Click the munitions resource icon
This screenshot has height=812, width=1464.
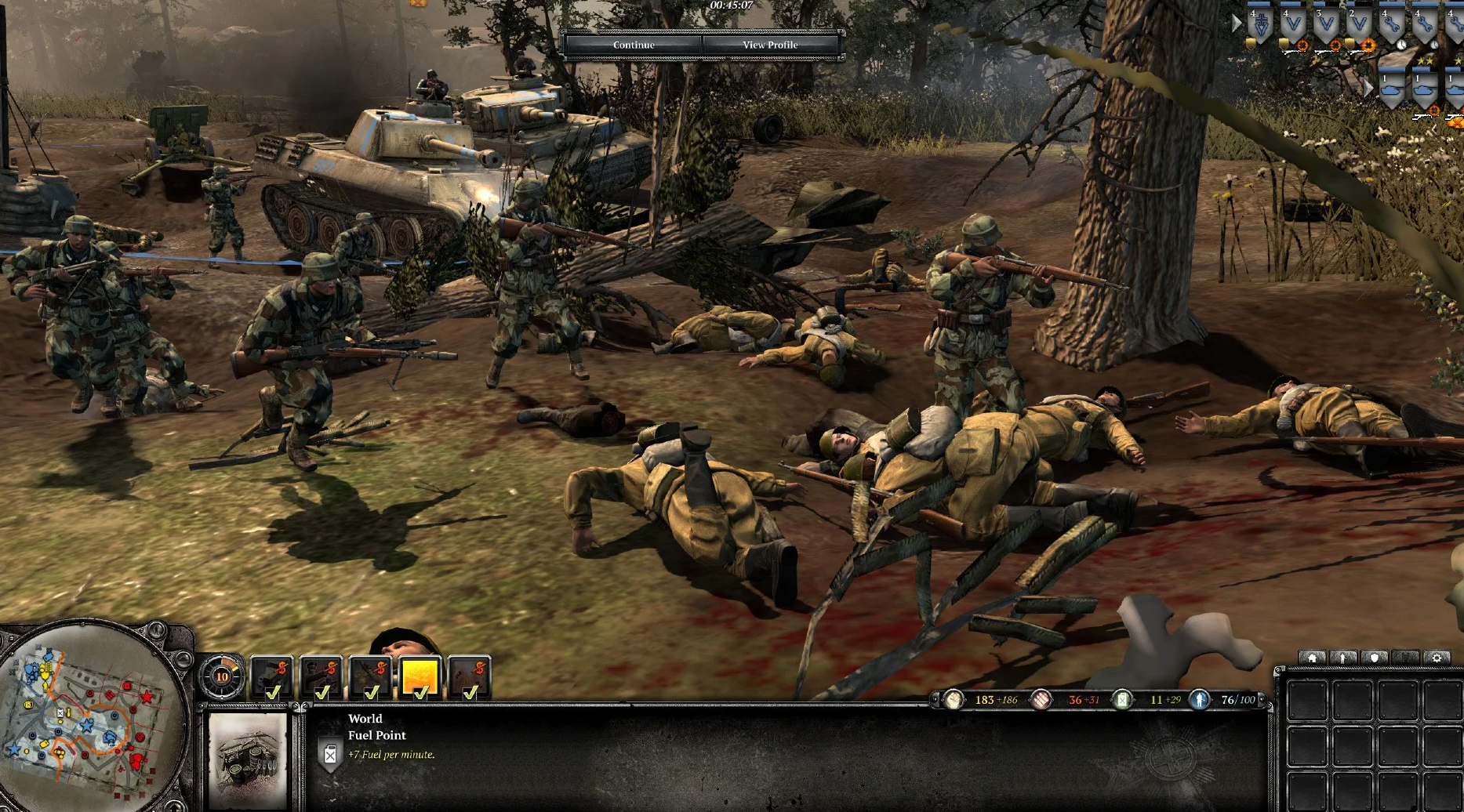pyautogui.click(x=1041, y=700)
